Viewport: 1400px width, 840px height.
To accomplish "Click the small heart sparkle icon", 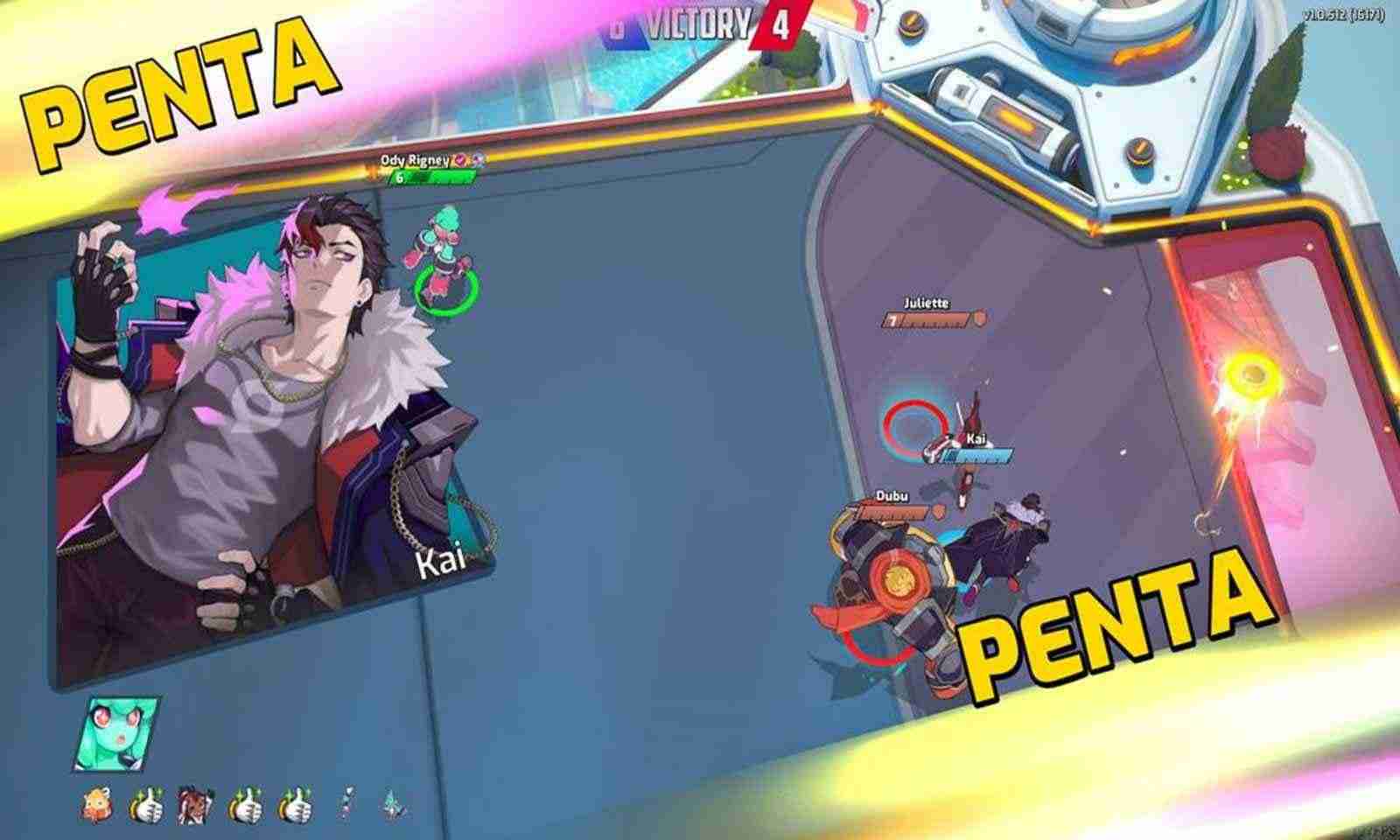I will (346, 804).
